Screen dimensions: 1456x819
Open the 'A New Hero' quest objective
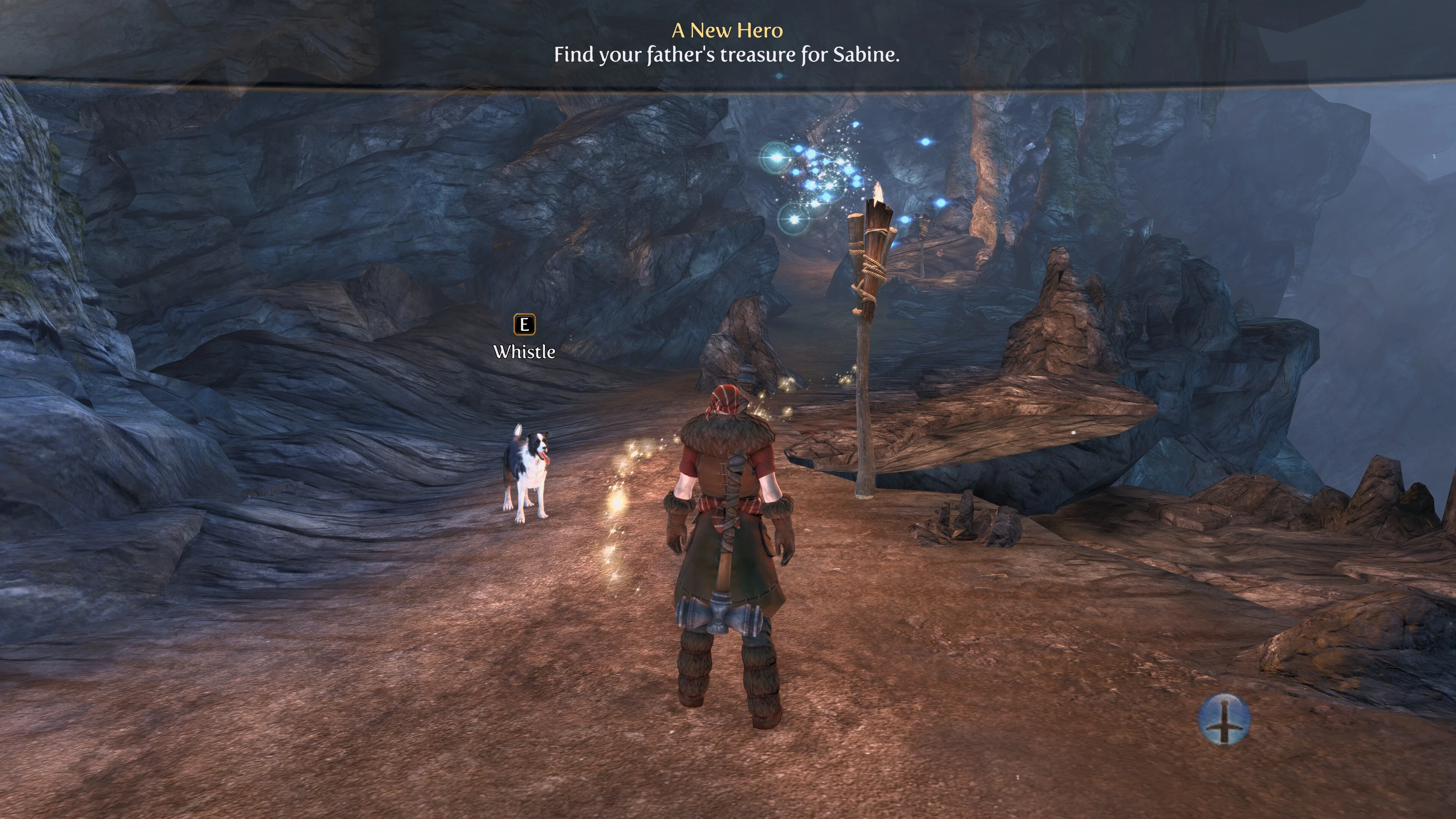(x=727, y=30)
